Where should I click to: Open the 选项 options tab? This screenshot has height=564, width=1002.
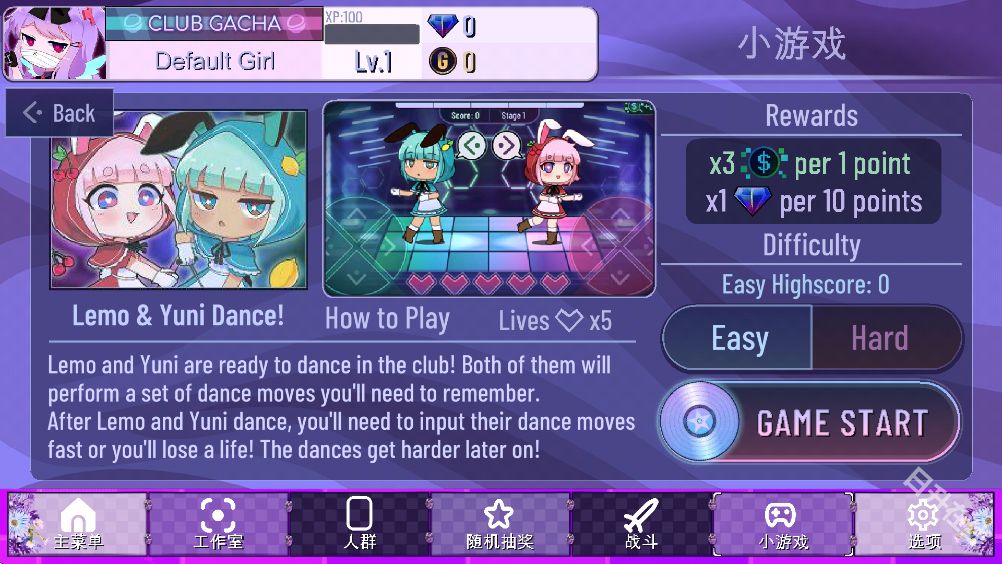click(924, 524)
